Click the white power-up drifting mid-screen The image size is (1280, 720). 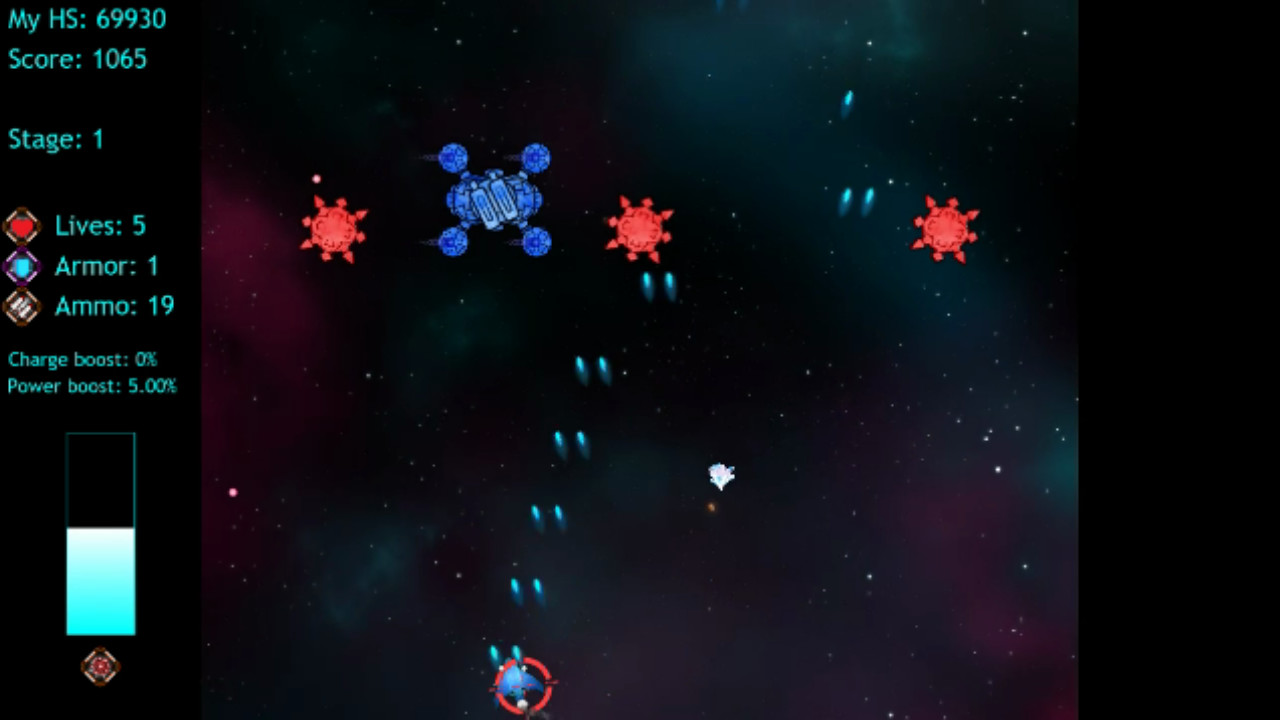[x=721, y=477]
